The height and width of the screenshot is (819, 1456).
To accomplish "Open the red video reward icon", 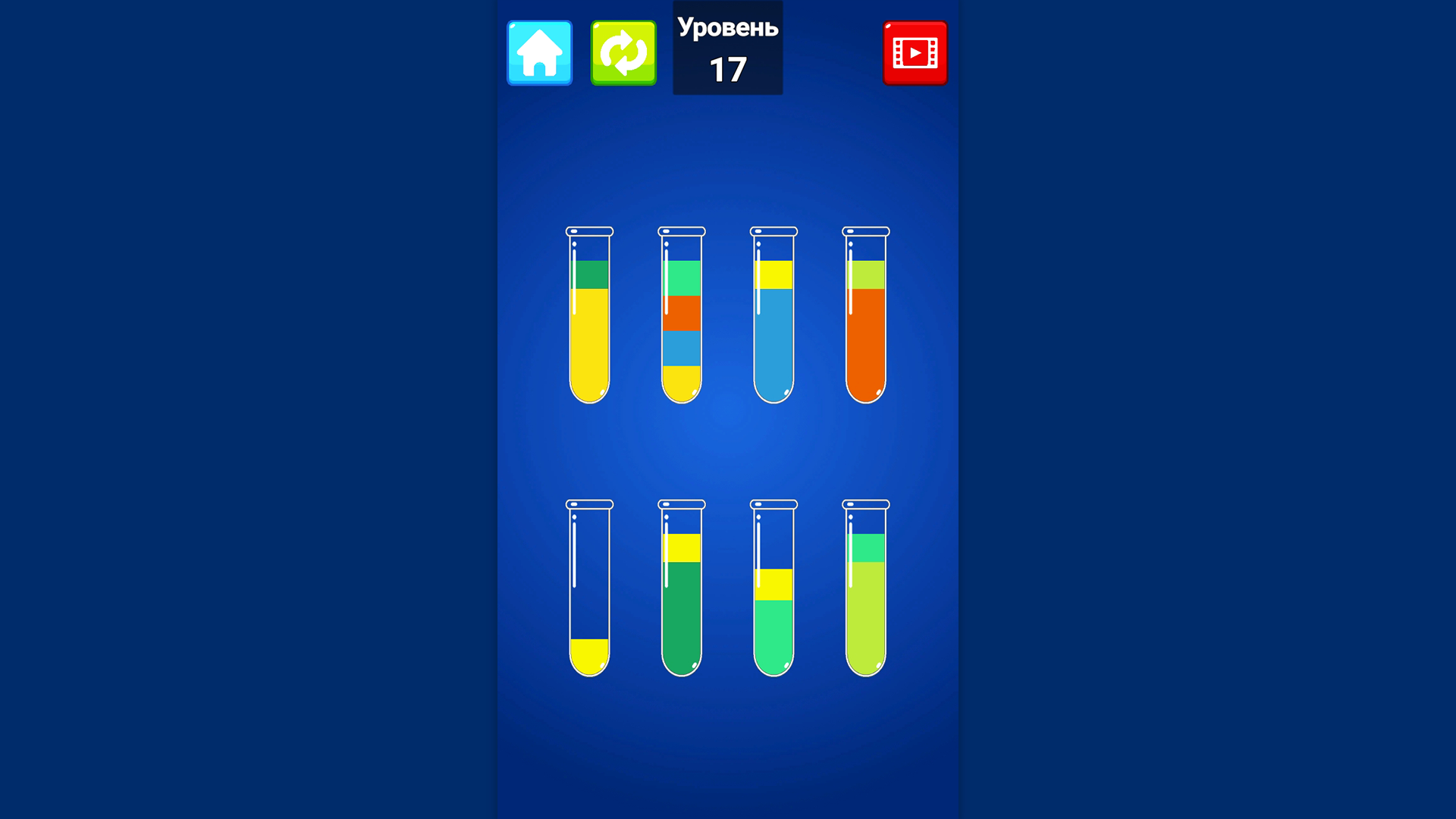I will pos(915,53).
